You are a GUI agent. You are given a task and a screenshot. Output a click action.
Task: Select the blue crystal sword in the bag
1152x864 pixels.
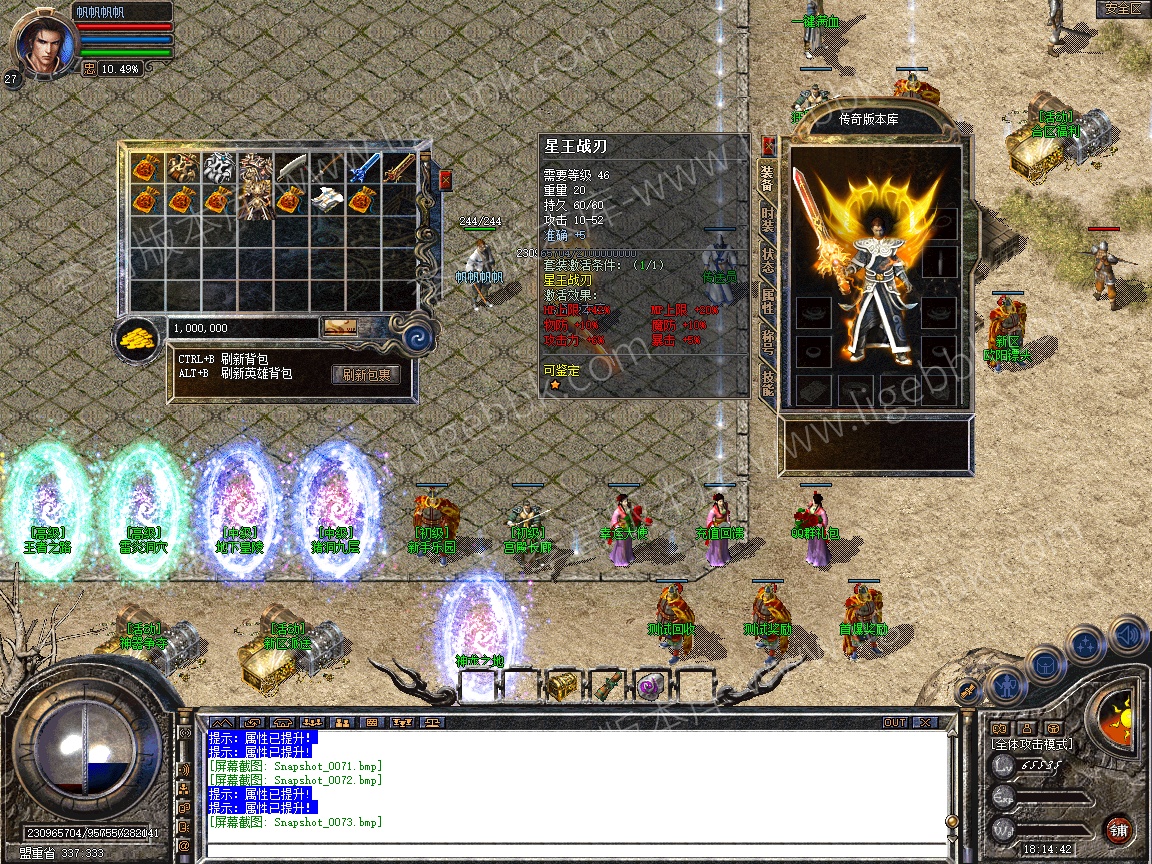point(364,168)
